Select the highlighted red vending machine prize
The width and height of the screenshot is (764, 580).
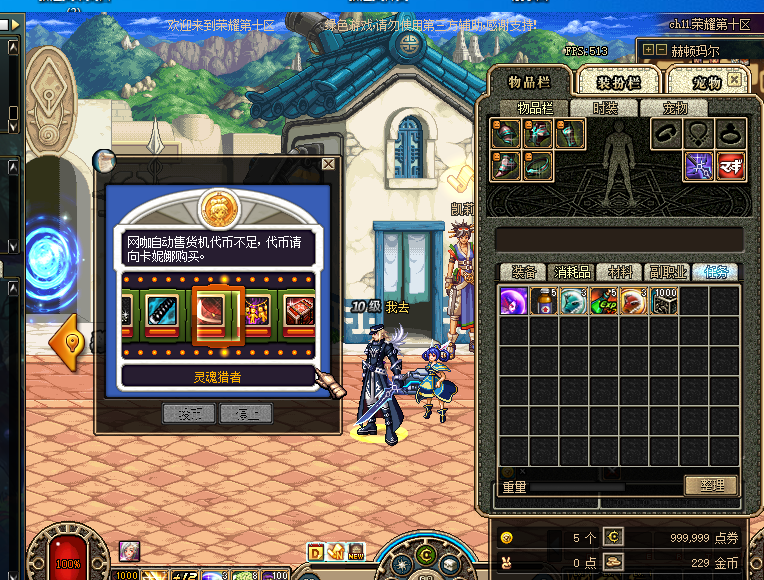[x=218, y=314]
